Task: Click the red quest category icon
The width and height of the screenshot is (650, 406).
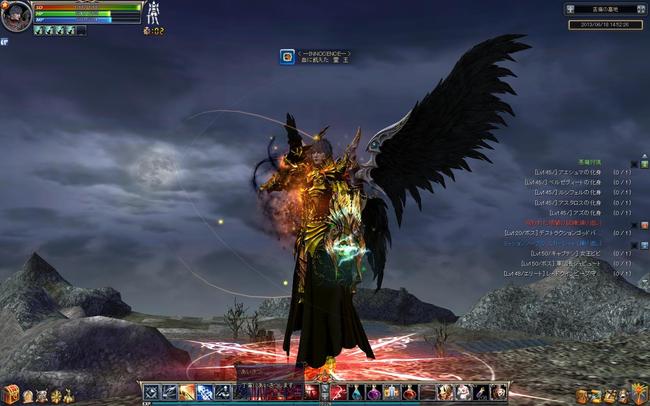Action: coord(644,225)
